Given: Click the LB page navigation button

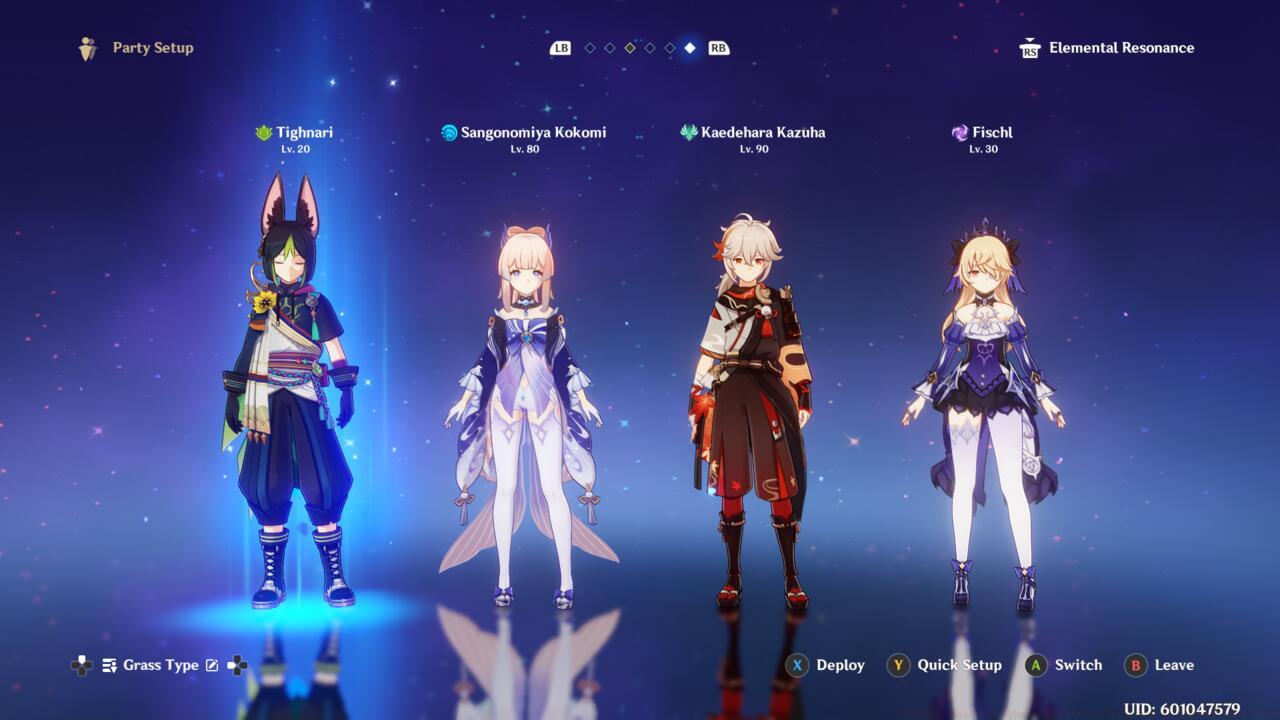Looking at the screenshot, I should click(561, 47).
